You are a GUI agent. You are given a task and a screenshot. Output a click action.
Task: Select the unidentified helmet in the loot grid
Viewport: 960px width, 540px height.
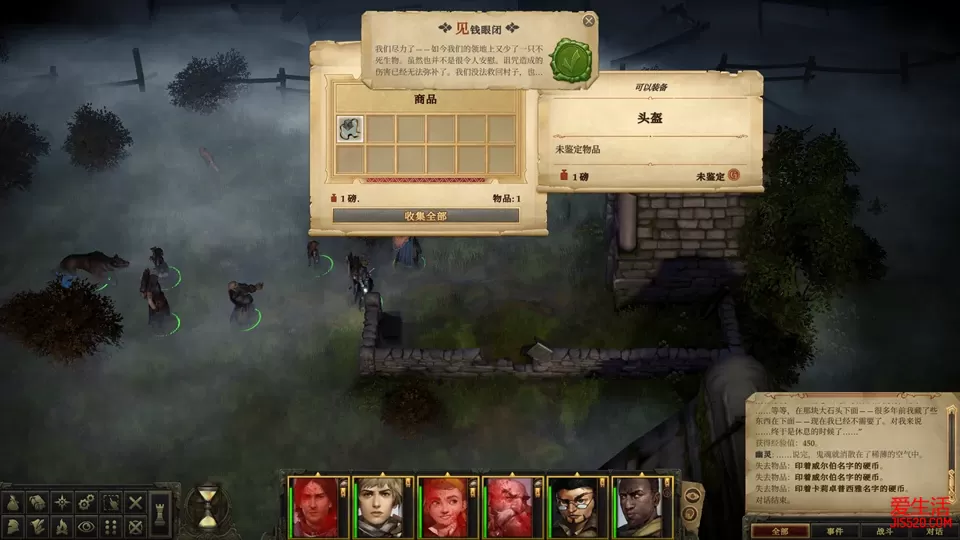click(350, 128)
